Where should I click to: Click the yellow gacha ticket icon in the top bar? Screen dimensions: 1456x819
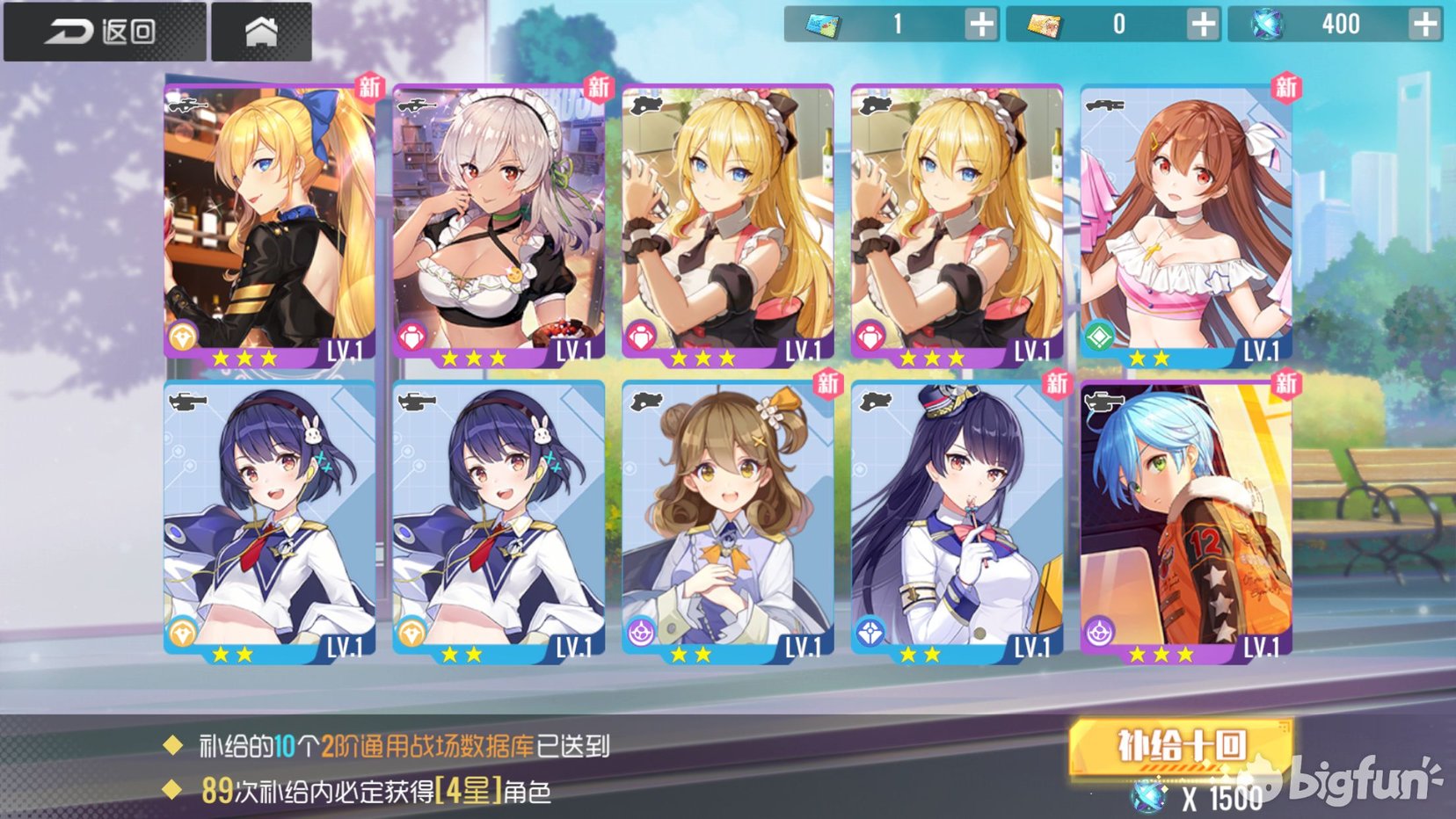pos(1045,25)
